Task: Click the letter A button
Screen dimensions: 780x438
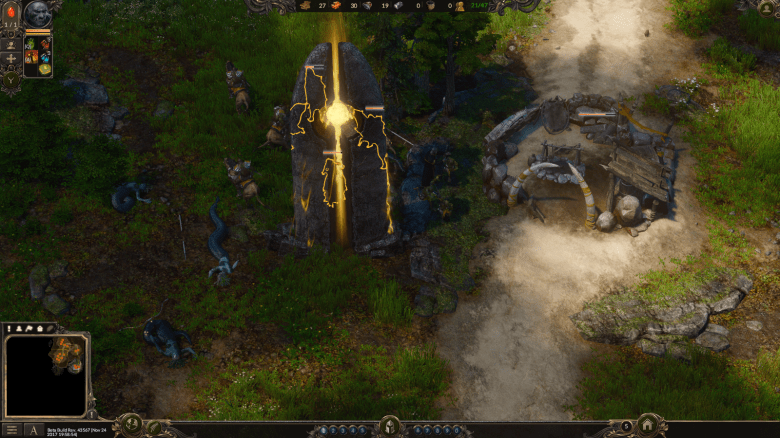Action: click(33, 430)
